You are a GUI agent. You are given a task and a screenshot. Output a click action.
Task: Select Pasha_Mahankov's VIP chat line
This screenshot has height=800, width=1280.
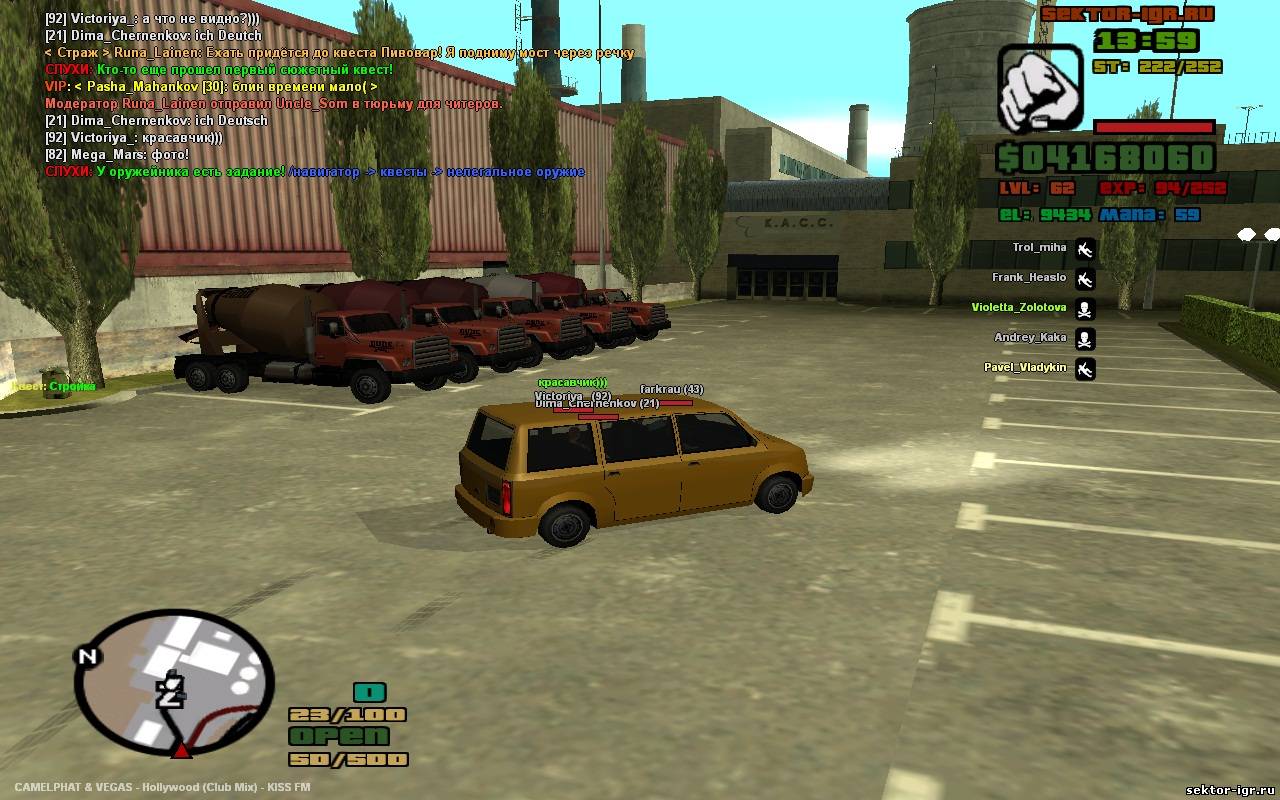pos(211,87)
